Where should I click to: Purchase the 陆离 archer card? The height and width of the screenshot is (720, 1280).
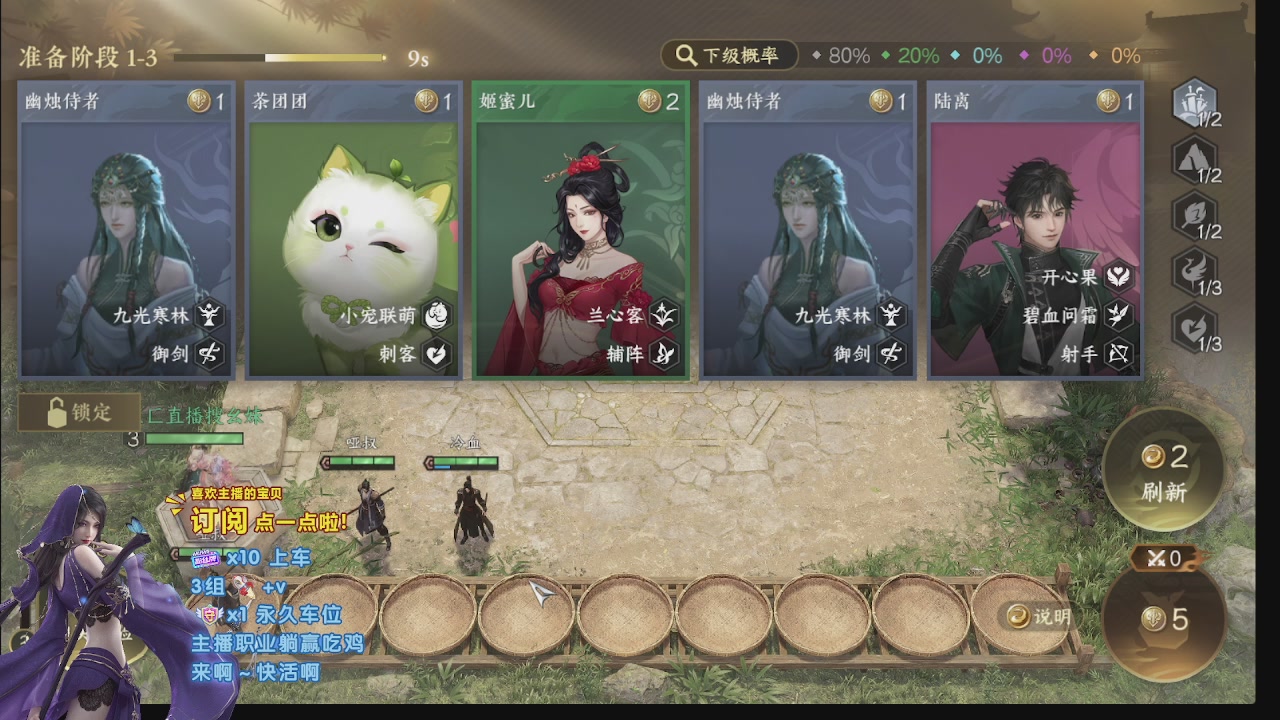point(1035,230)
